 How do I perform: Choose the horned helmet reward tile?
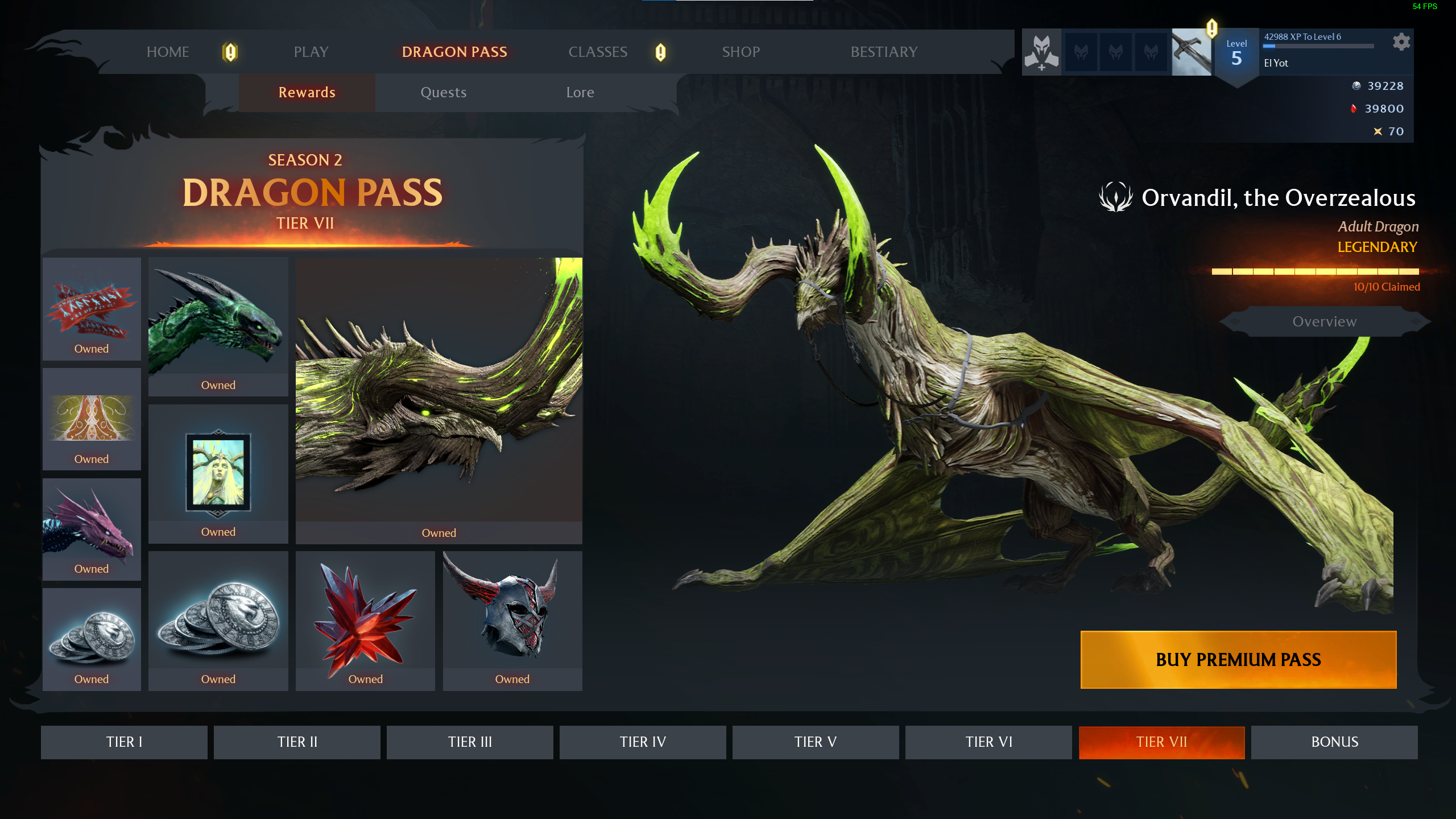[x=512, y=620]
